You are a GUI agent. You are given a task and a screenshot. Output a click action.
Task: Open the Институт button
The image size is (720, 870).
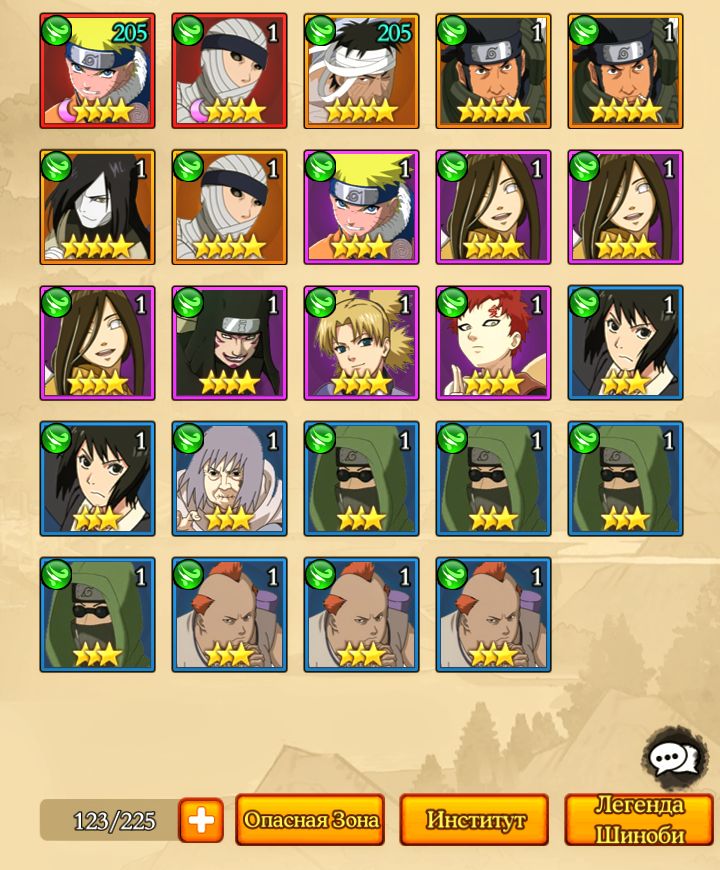pyautogui.click(x=474, y=820)
